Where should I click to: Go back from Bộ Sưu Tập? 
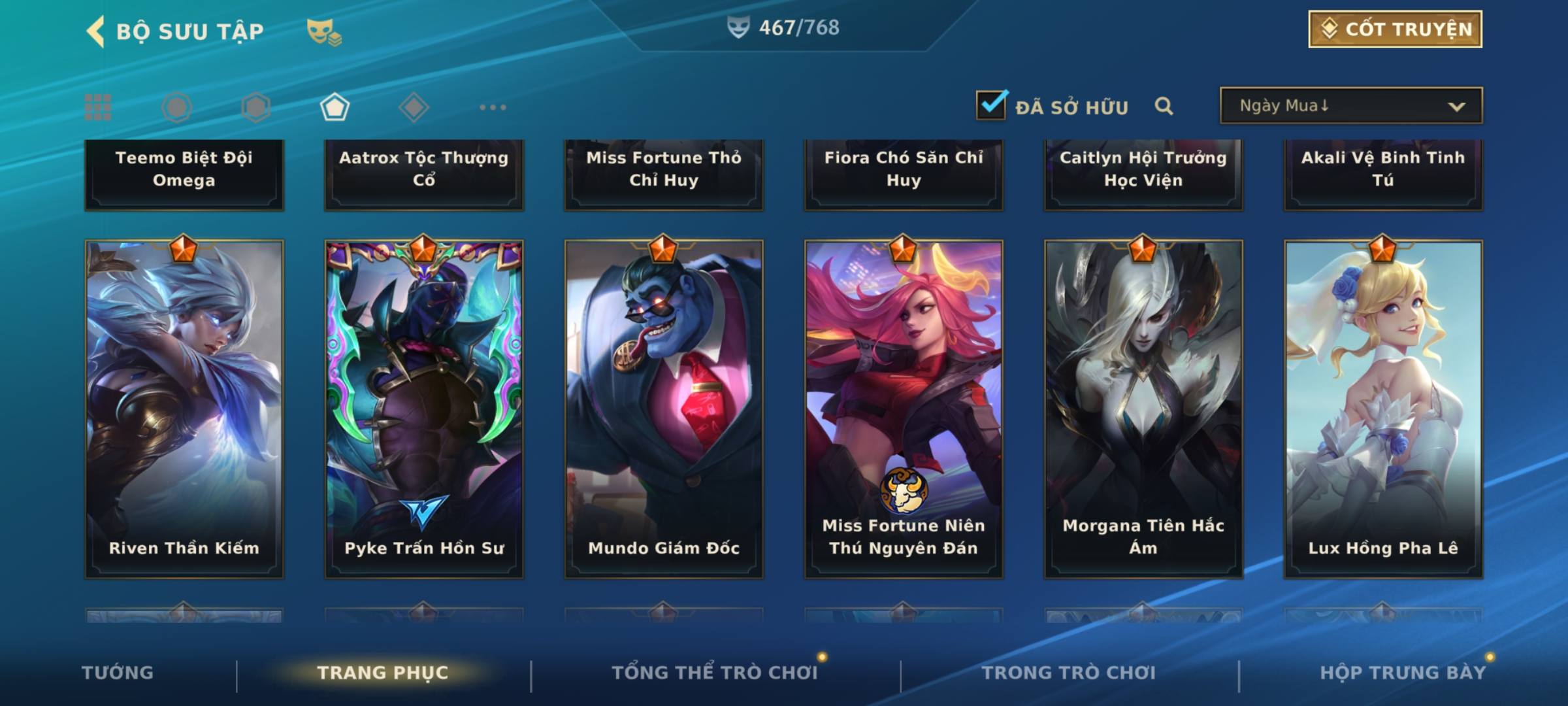(95, 31)
